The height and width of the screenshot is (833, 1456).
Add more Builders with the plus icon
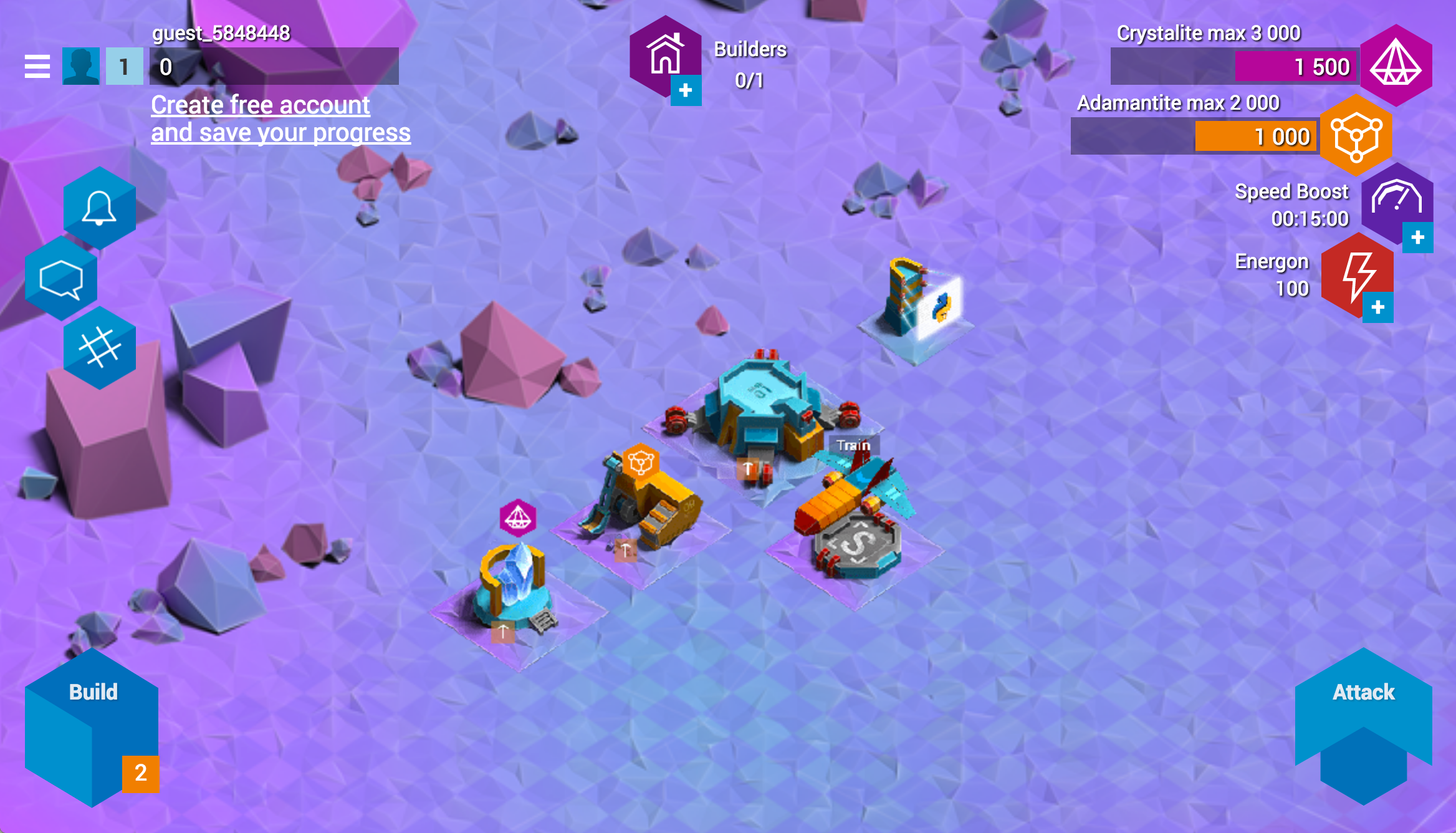686,91
